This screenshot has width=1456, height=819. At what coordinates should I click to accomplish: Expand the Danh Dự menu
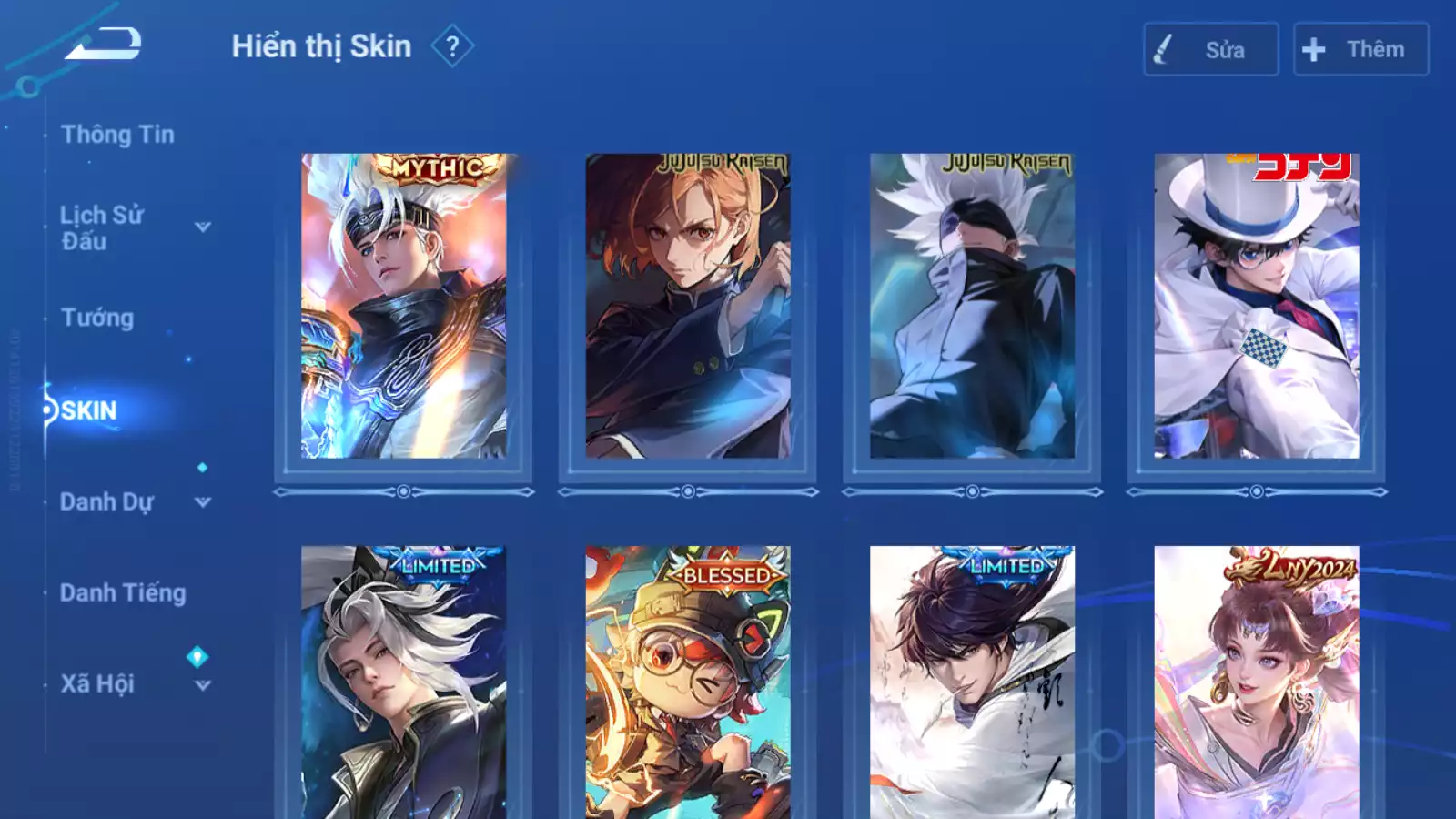(203, 502)
